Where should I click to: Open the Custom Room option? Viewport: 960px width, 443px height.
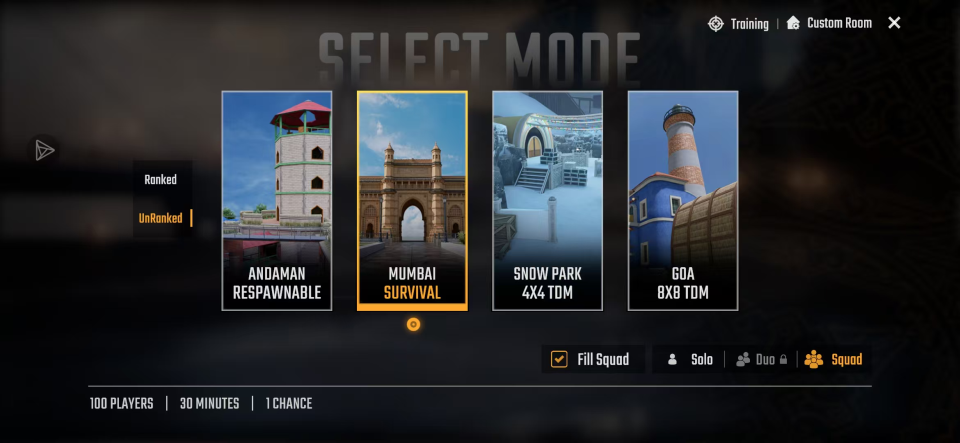(829, 23)
